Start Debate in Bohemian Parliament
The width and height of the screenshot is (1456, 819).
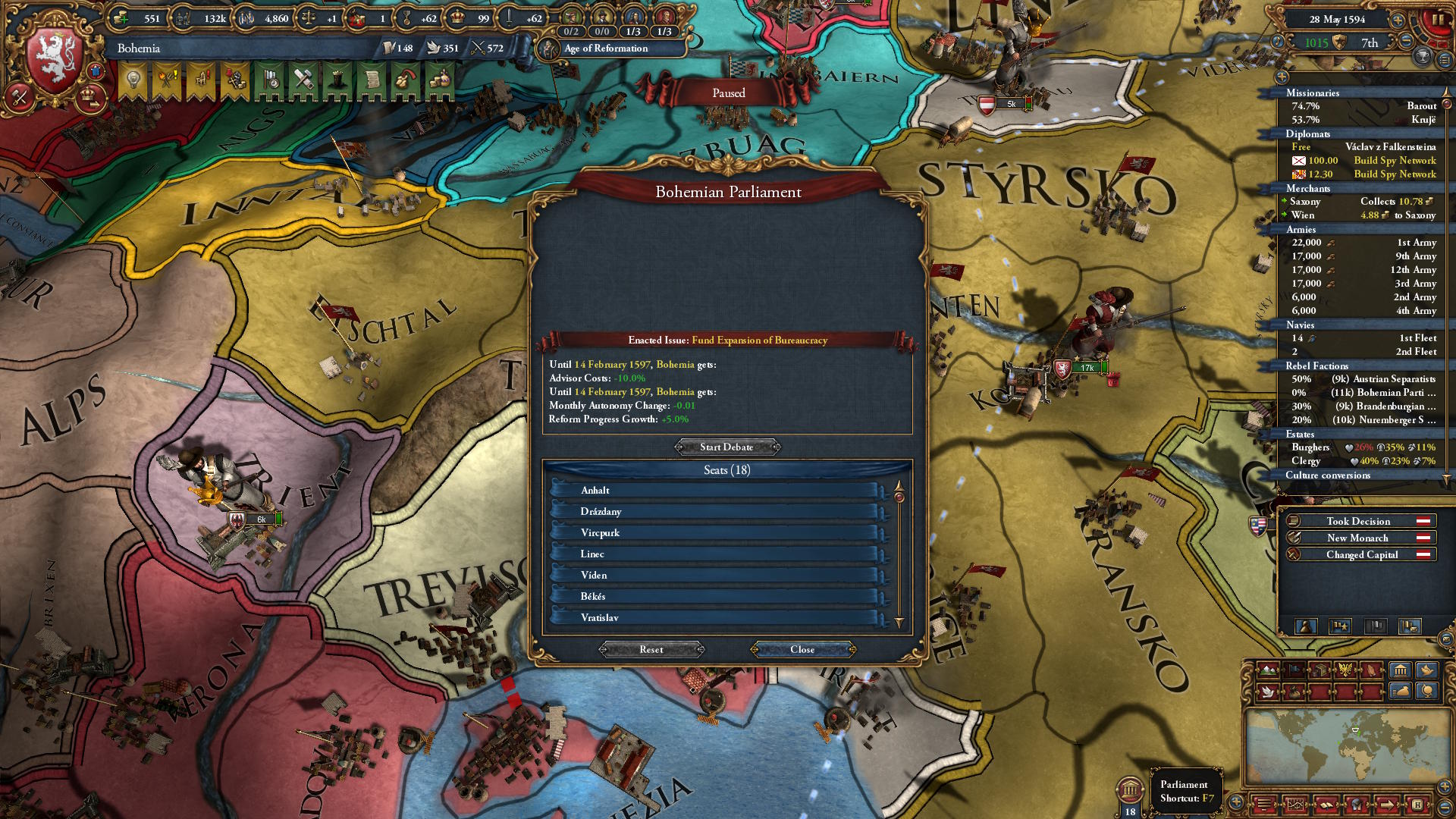[727, 447]
